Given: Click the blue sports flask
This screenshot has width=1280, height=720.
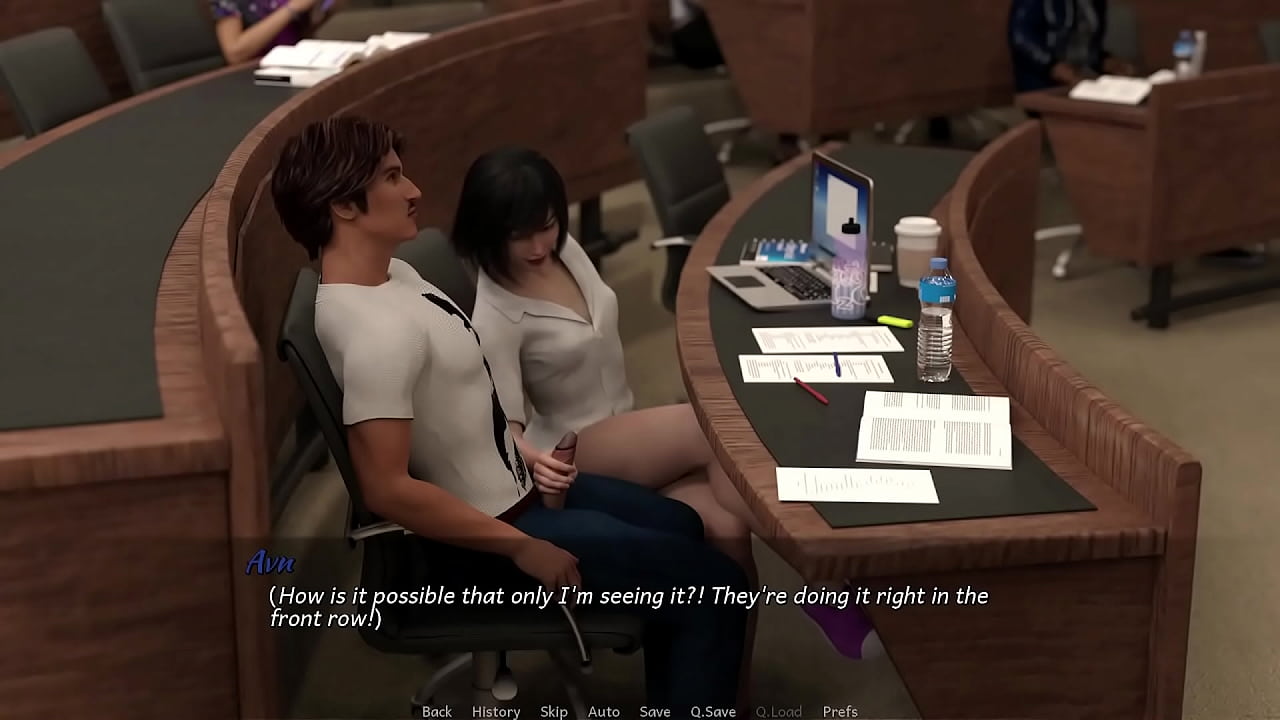Looking at the screenshot, I should [x=848, y=285].
